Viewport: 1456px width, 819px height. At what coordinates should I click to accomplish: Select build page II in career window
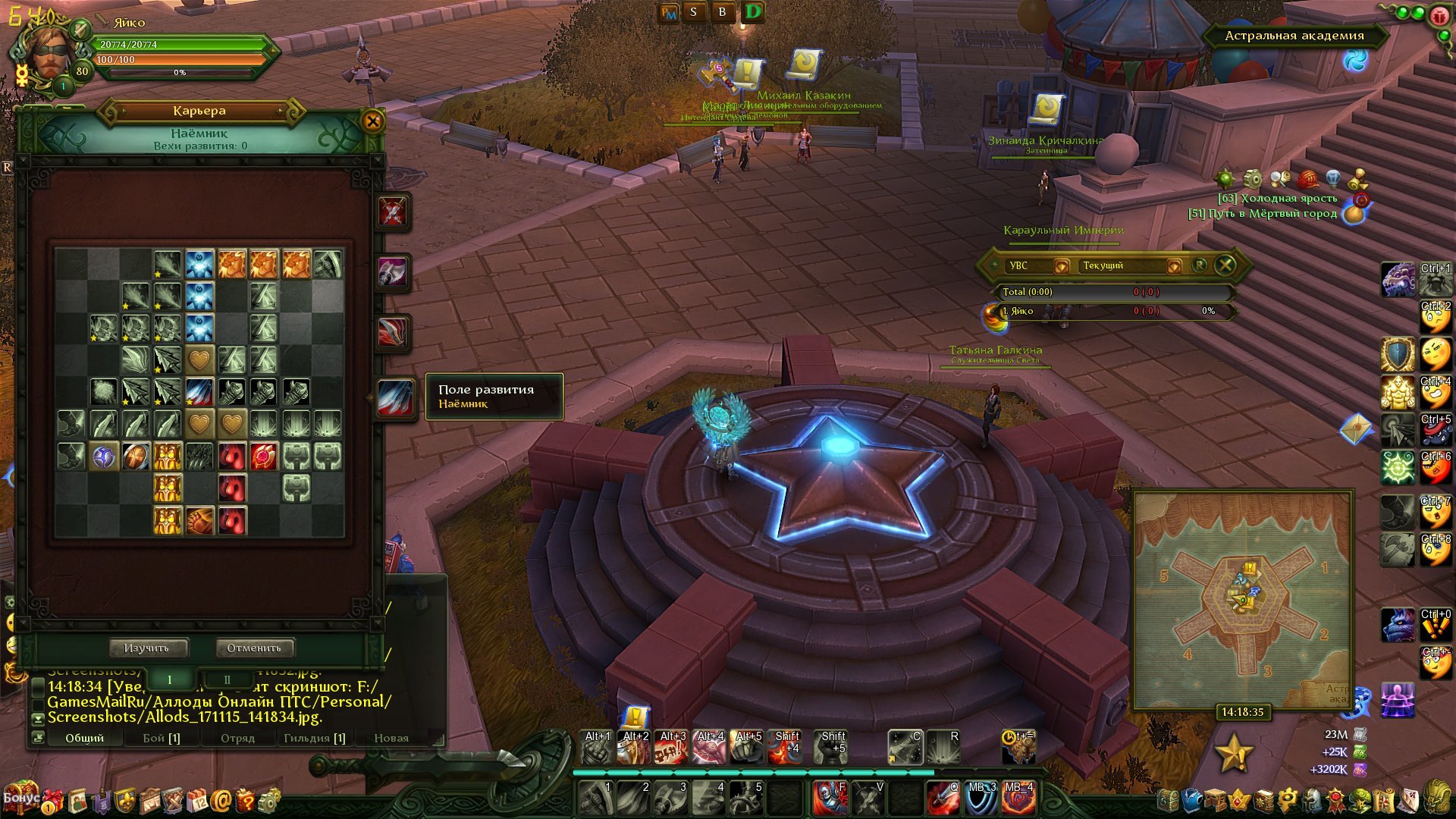227,679
